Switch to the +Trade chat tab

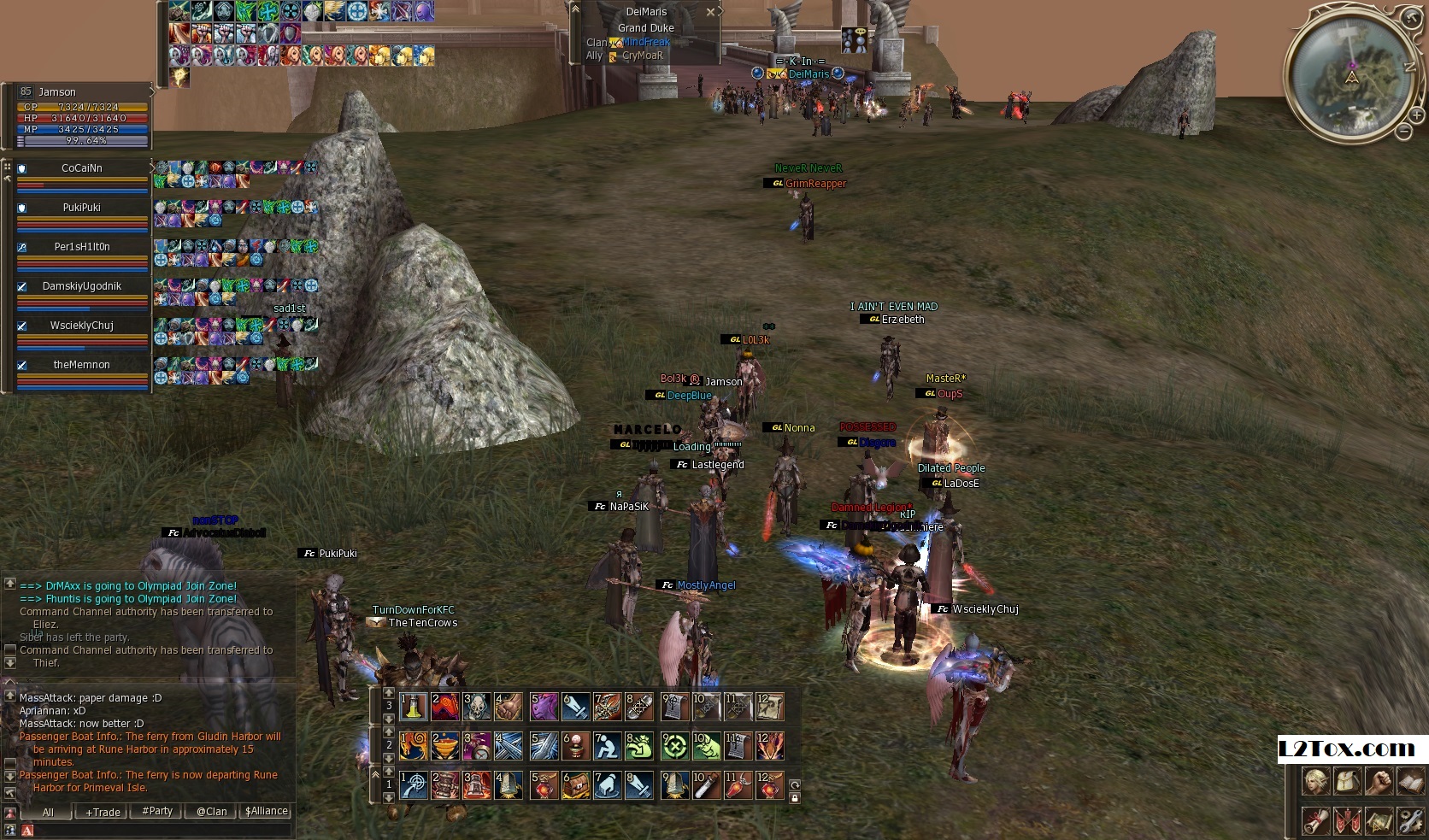click(103, 812)
